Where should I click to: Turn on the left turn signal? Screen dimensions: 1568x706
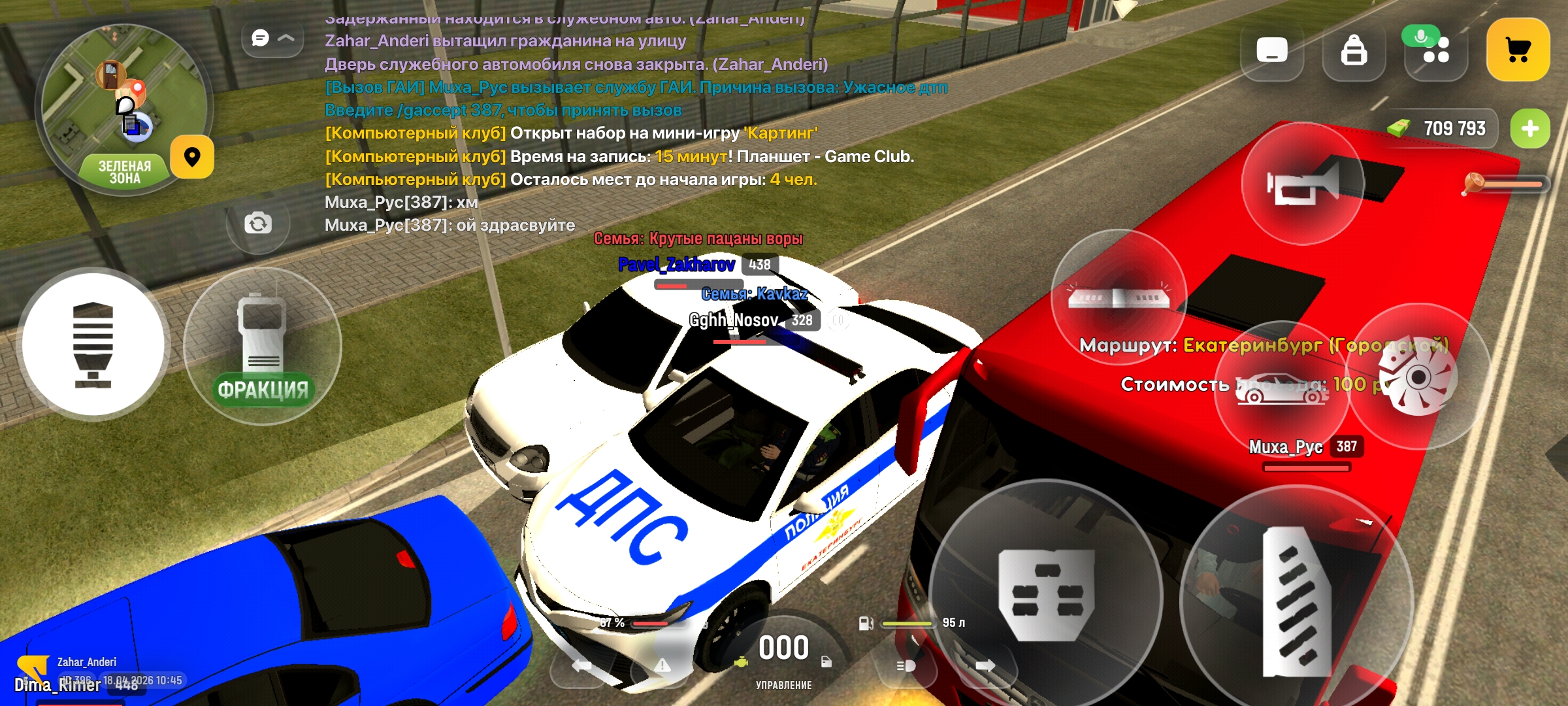581,666
